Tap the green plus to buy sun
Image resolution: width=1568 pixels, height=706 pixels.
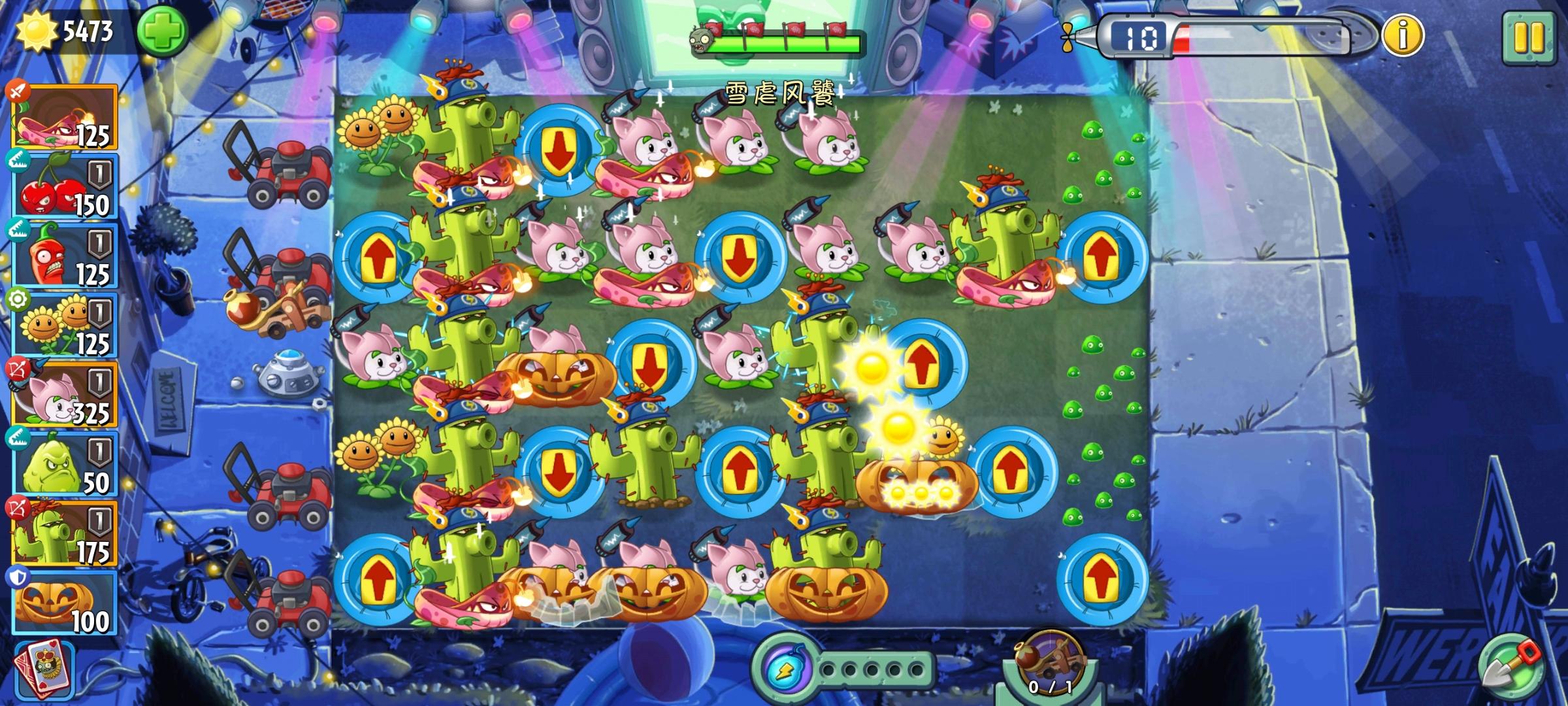(x=163, y=29)
